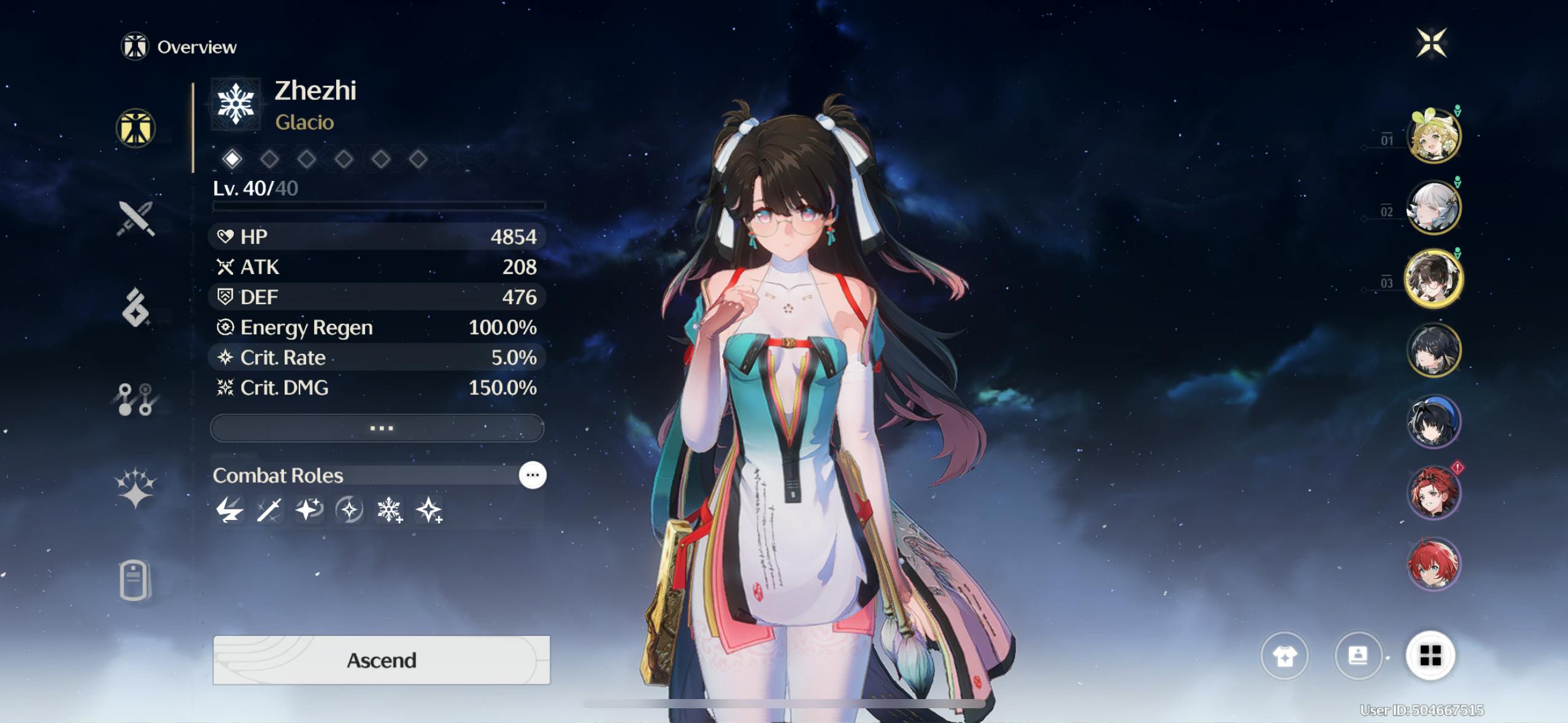
Task: Show all characters with the grid button
Action: click(1431, 656)
